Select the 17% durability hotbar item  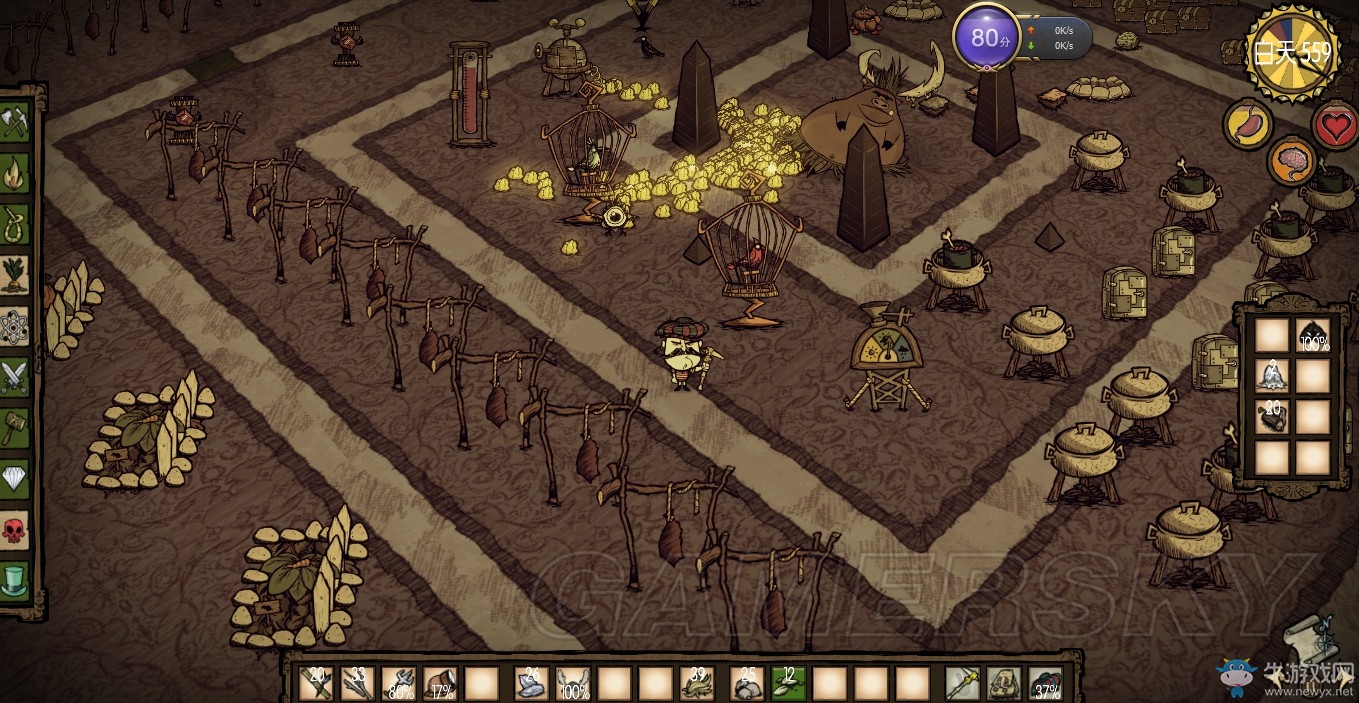(x=440, y=683)
